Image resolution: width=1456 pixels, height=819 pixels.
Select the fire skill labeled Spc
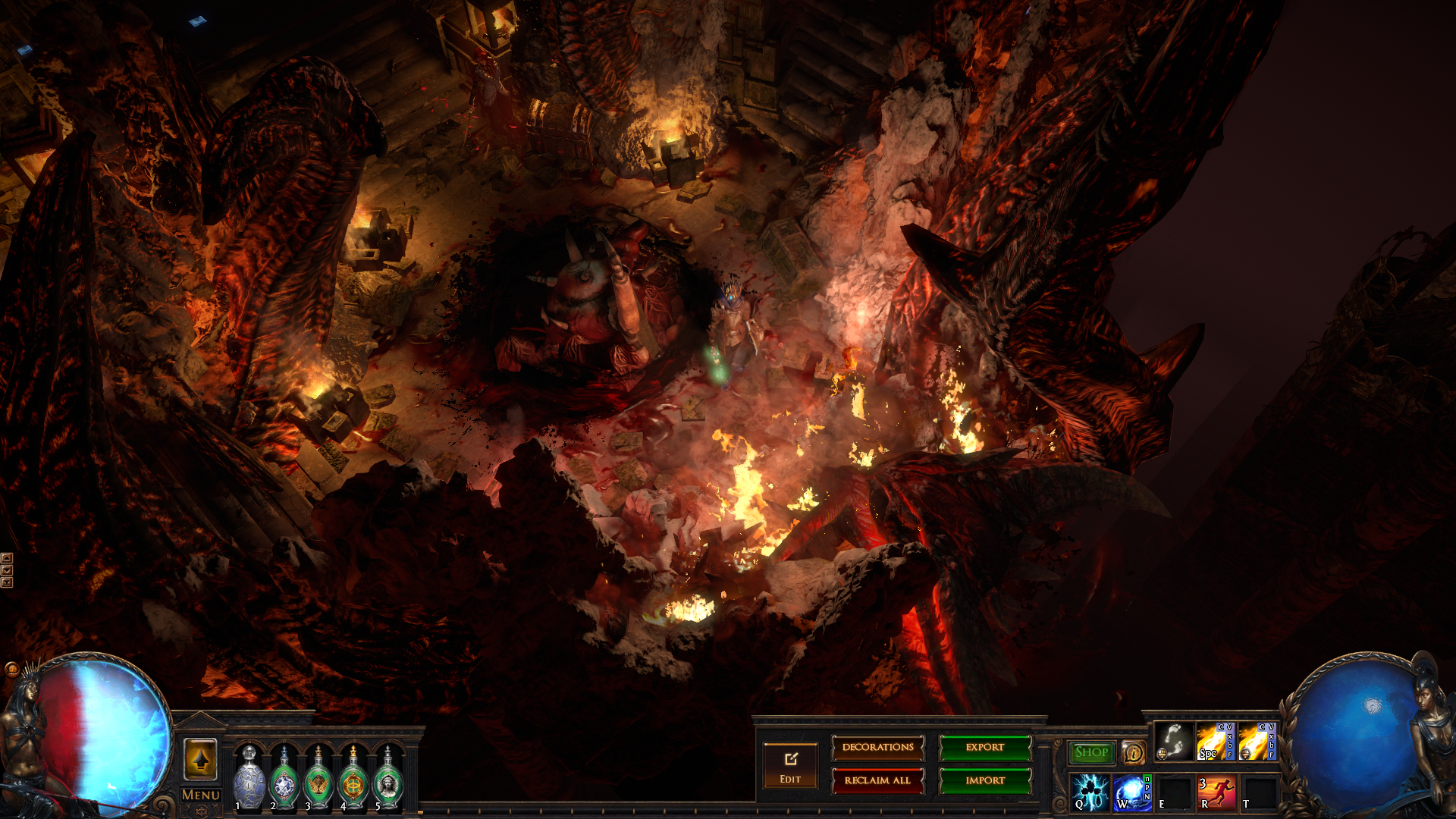(1215, 742)
